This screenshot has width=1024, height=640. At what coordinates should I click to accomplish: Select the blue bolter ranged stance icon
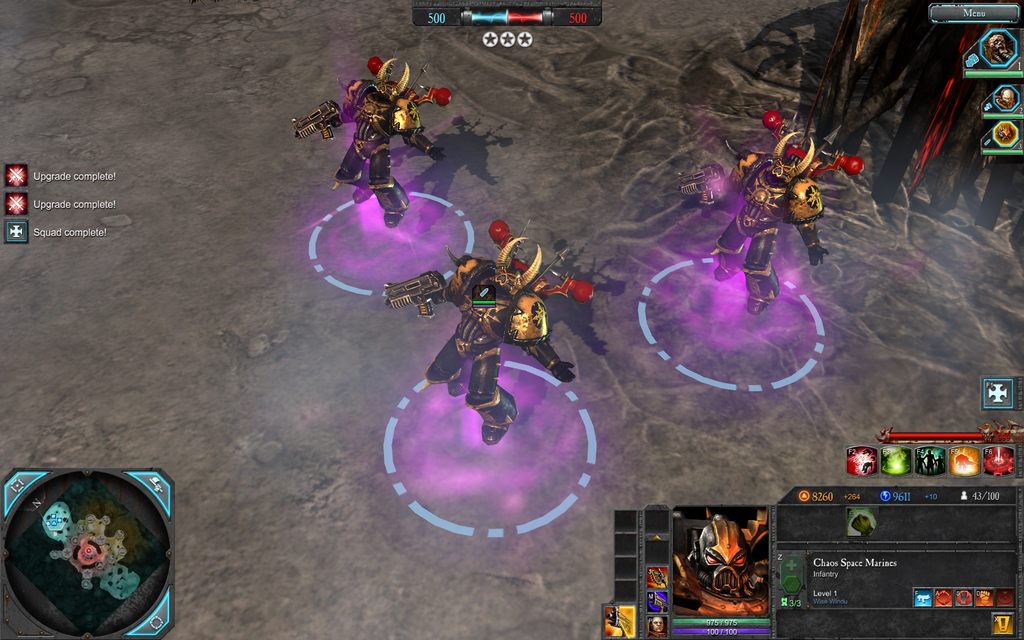(x=923, y=598)
